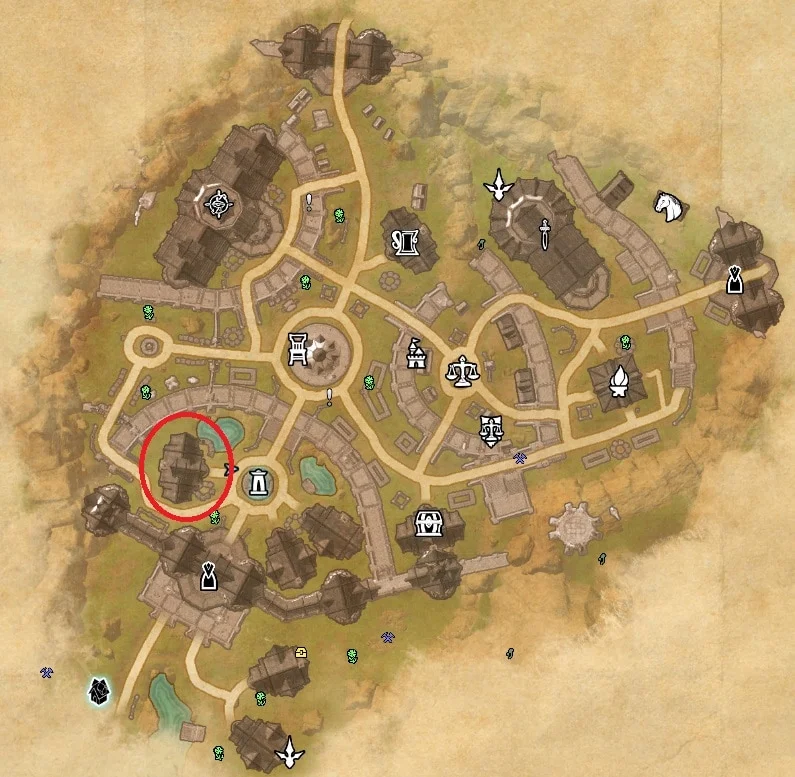Click the Mages Guild eye marker
The width and height of the screenshot is (795, 777).
pyautogui.click(x=217, y=205)
